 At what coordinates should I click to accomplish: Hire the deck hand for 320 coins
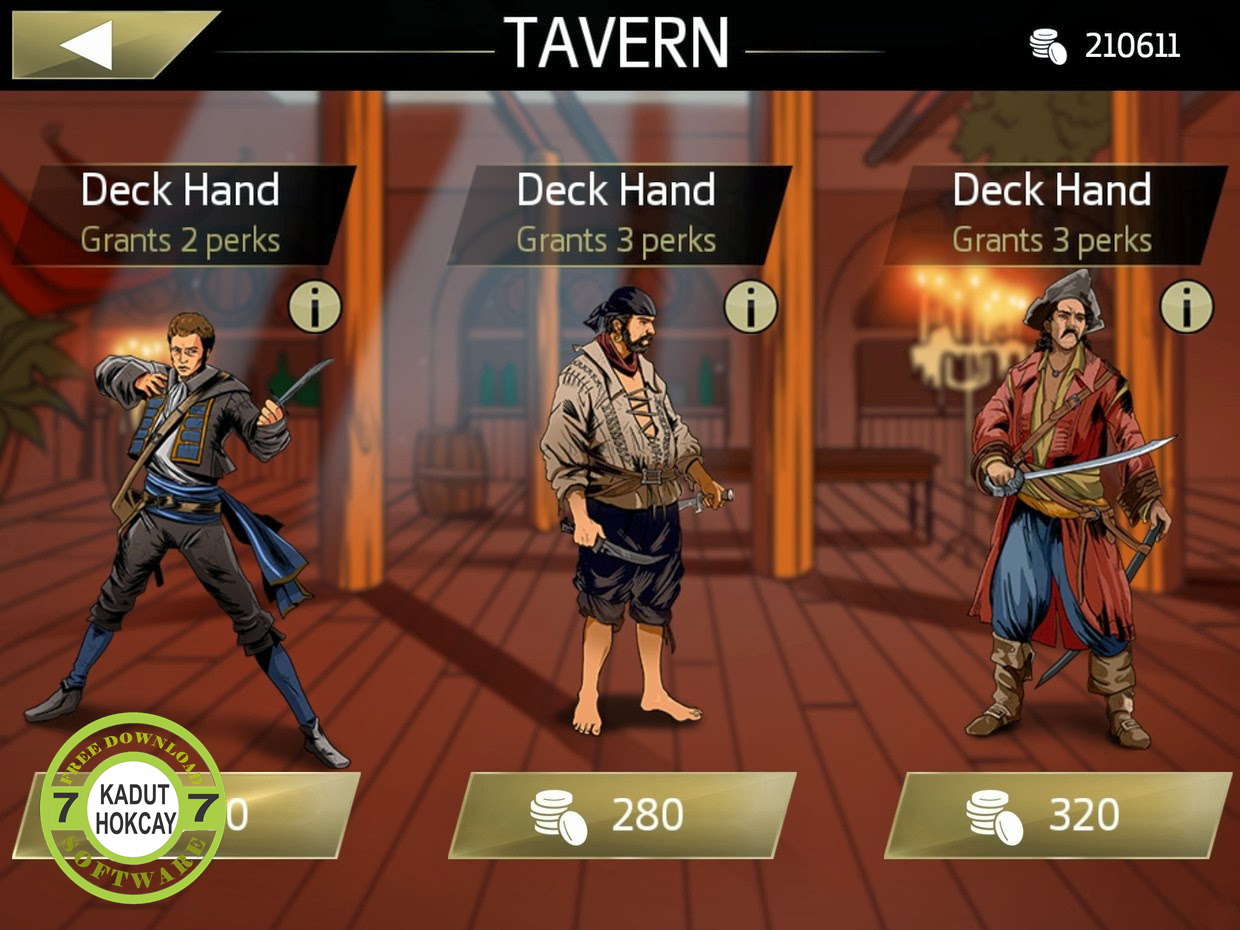pos(1056,815)
